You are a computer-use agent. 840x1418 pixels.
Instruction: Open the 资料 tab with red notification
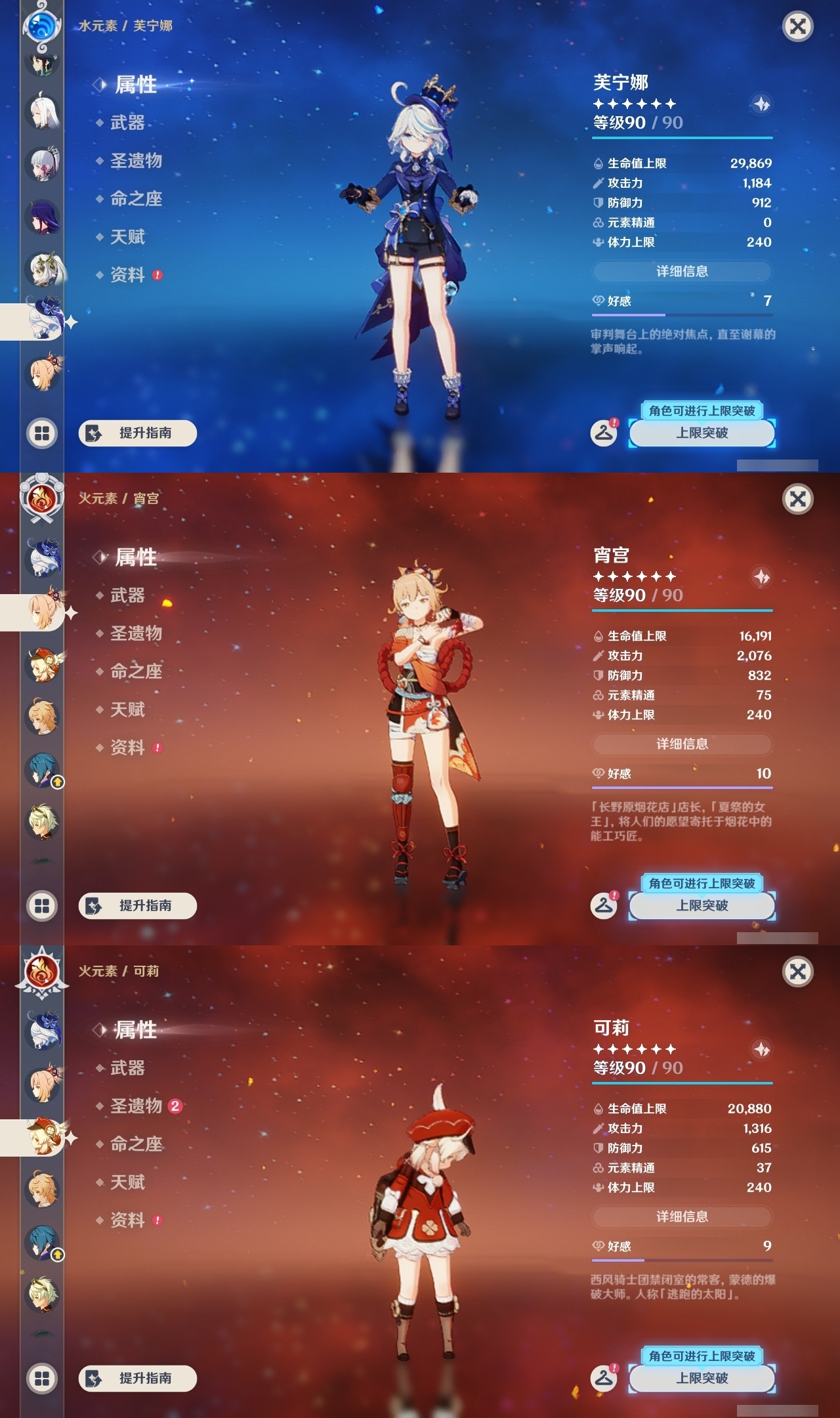coord(129,275)
